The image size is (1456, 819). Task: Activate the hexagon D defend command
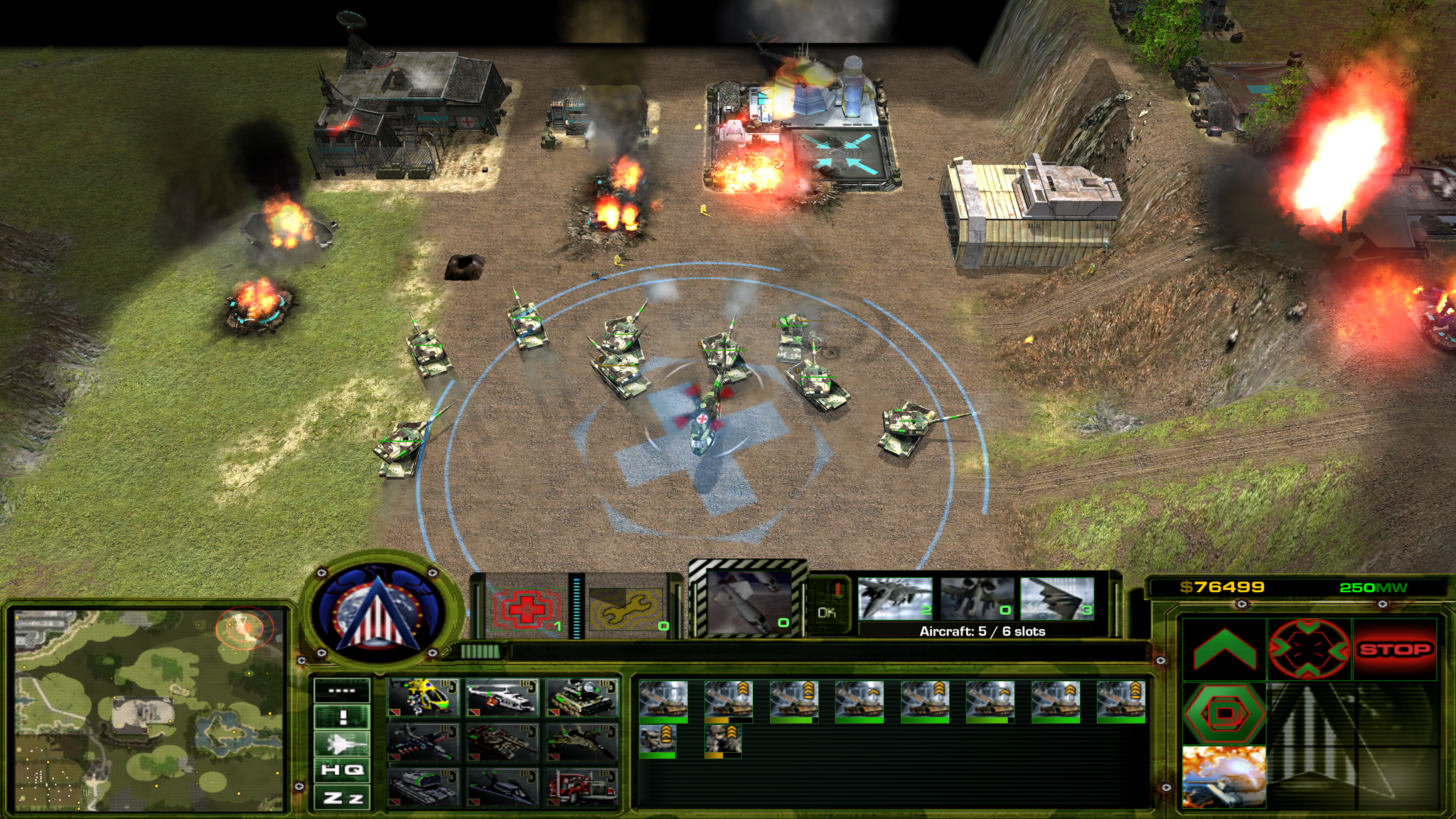coord(1224,713)
